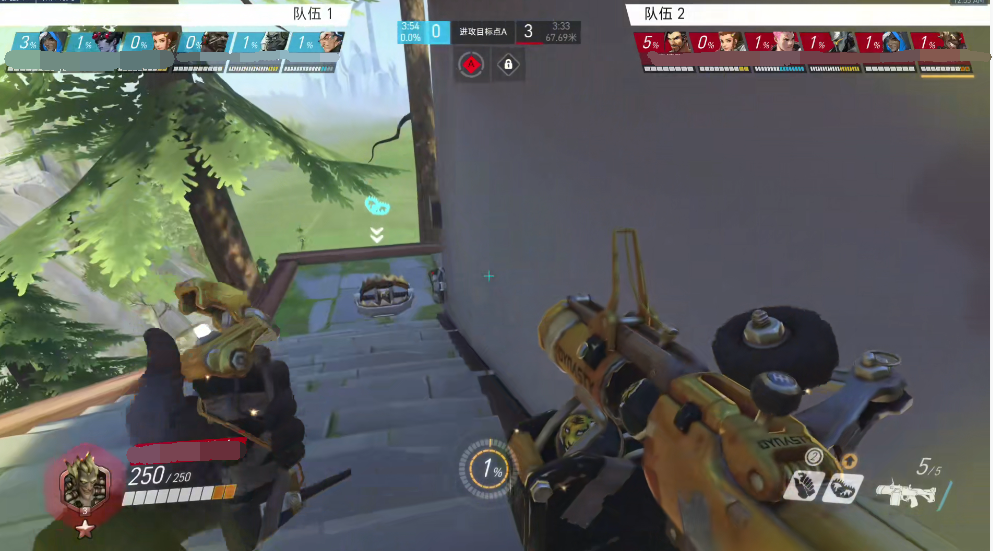The height and width of the screenshot is (551, 993).
Task: Click the locked objective padlock icon
Action: [x=508, y=66]
